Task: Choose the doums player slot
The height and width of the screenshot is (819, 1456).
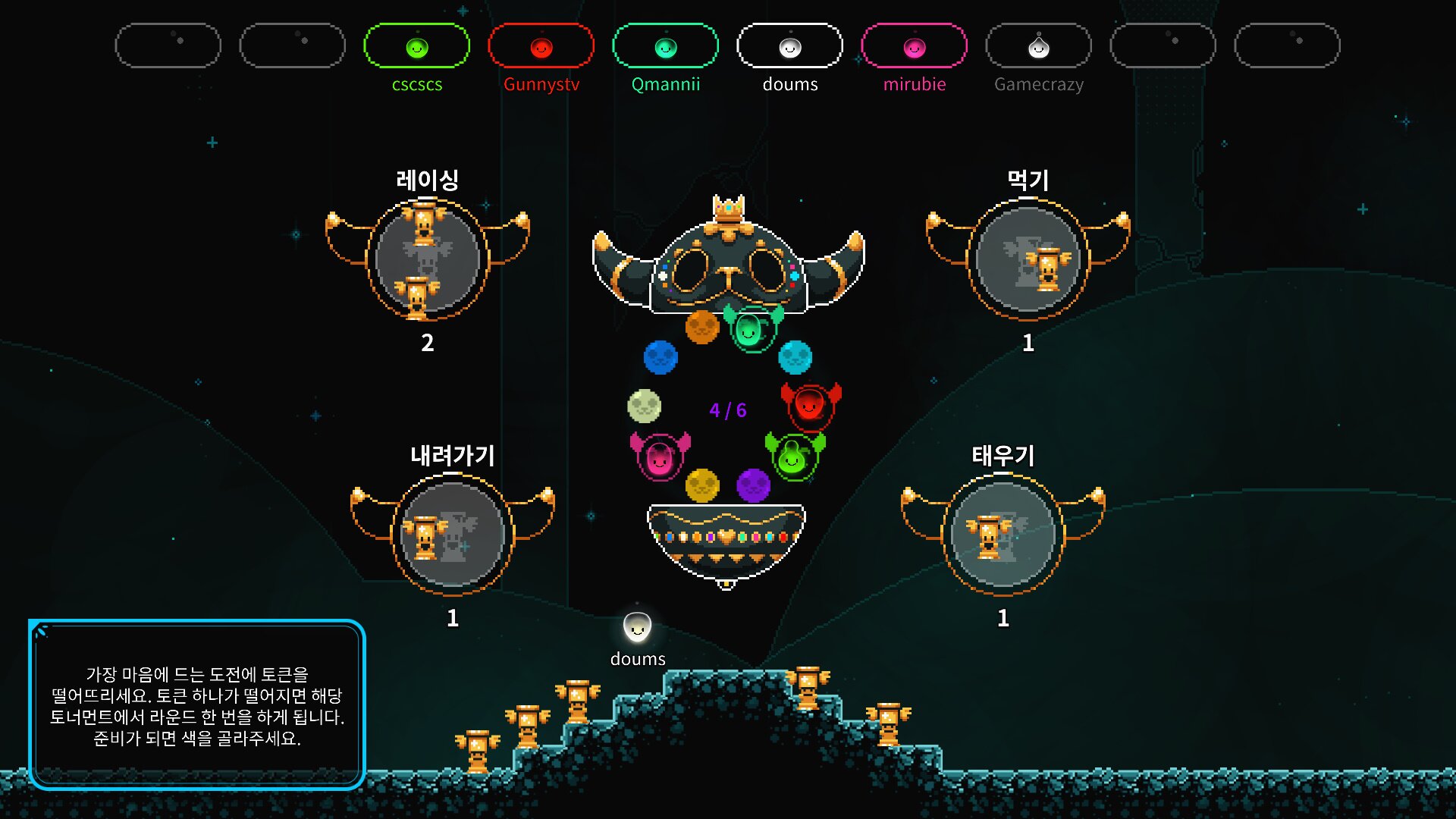Action: coord(789,46)
